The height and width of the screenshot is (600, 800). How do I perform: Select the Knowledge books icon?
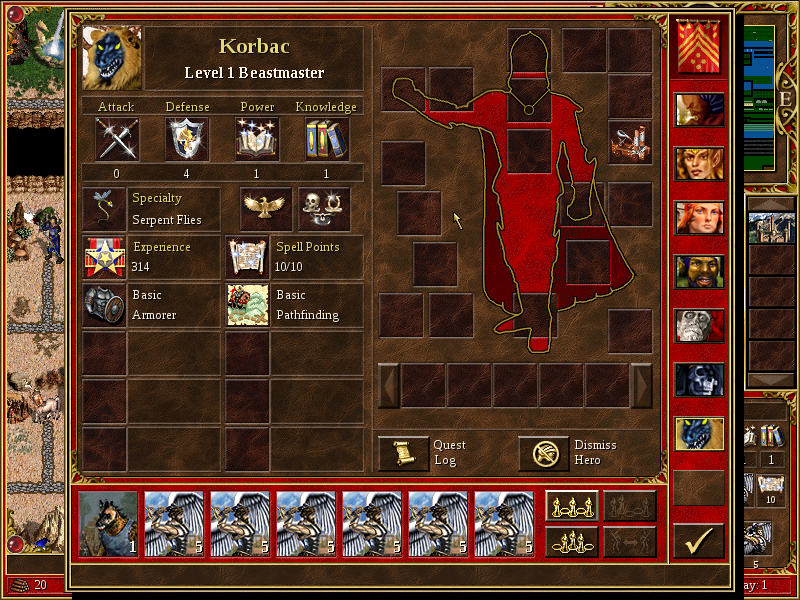(327, 139)
